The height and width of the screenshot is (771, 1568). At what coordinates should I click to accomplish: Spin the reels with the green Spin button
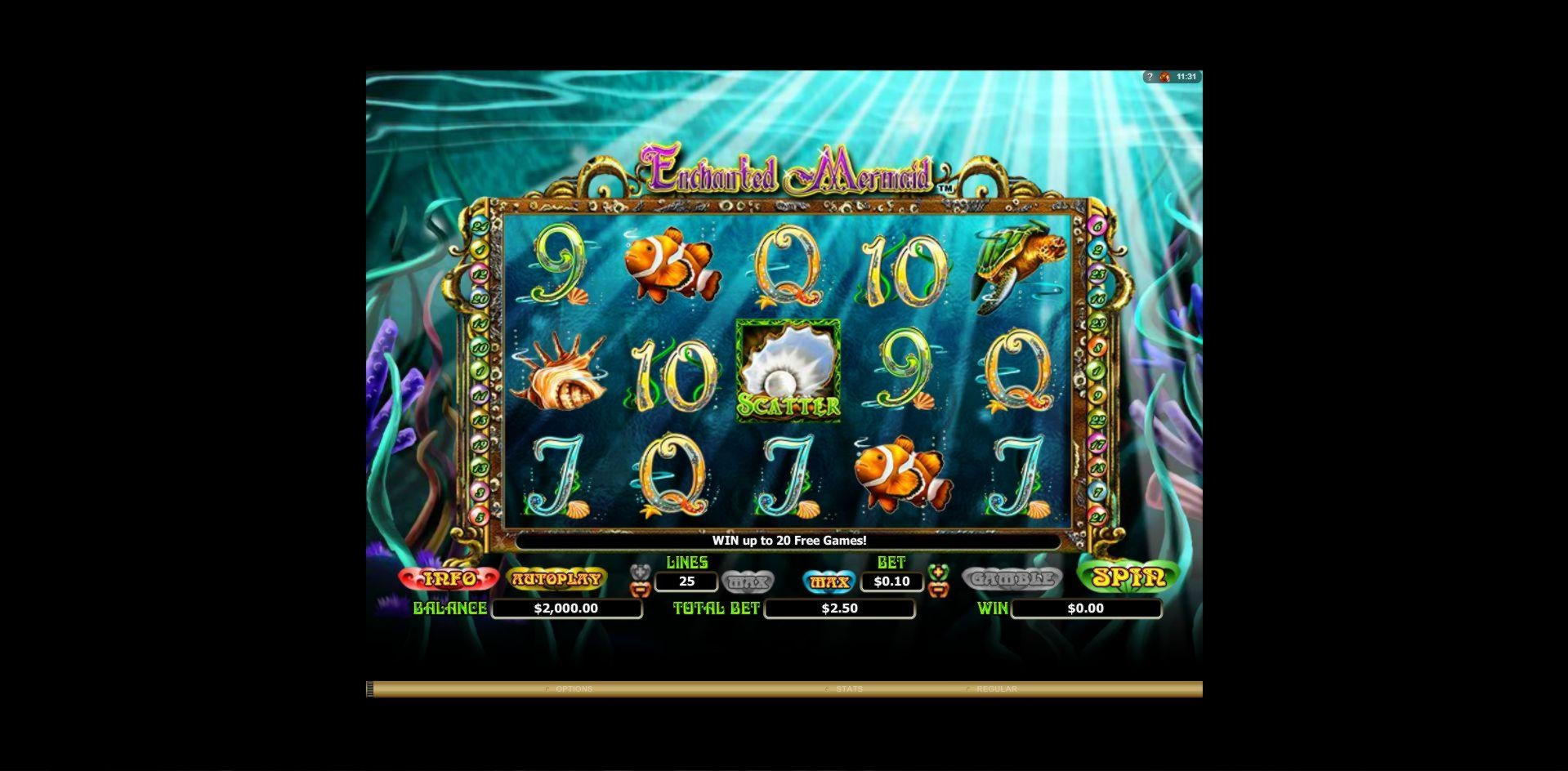pos(1128,577)
